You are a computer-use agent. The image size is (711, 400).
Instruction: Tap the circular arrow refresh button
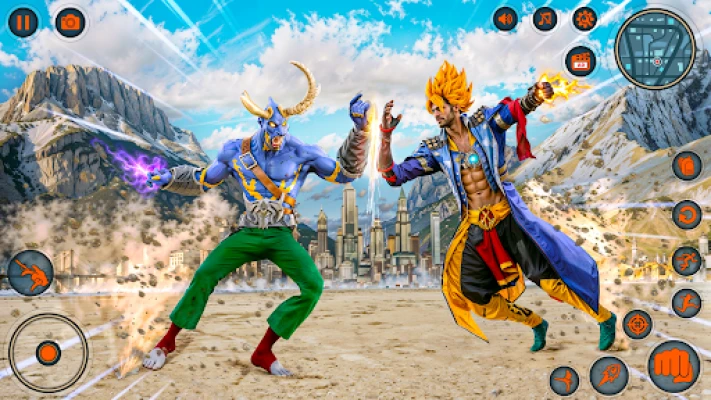click(x=686, y=214)
